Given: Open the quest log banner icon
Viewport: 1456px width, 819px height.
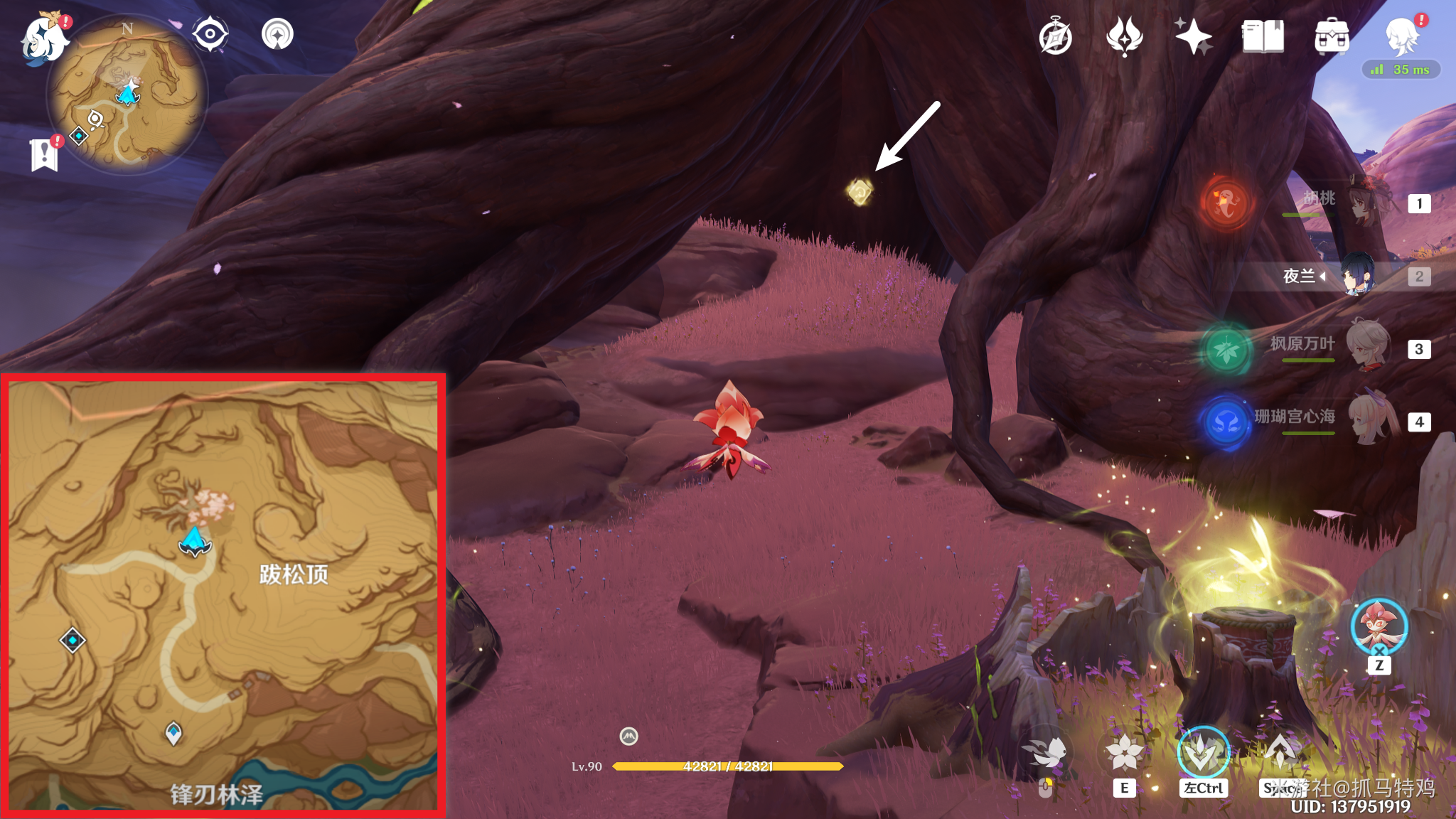Looking at the screenshot, I should click(44, 154).
